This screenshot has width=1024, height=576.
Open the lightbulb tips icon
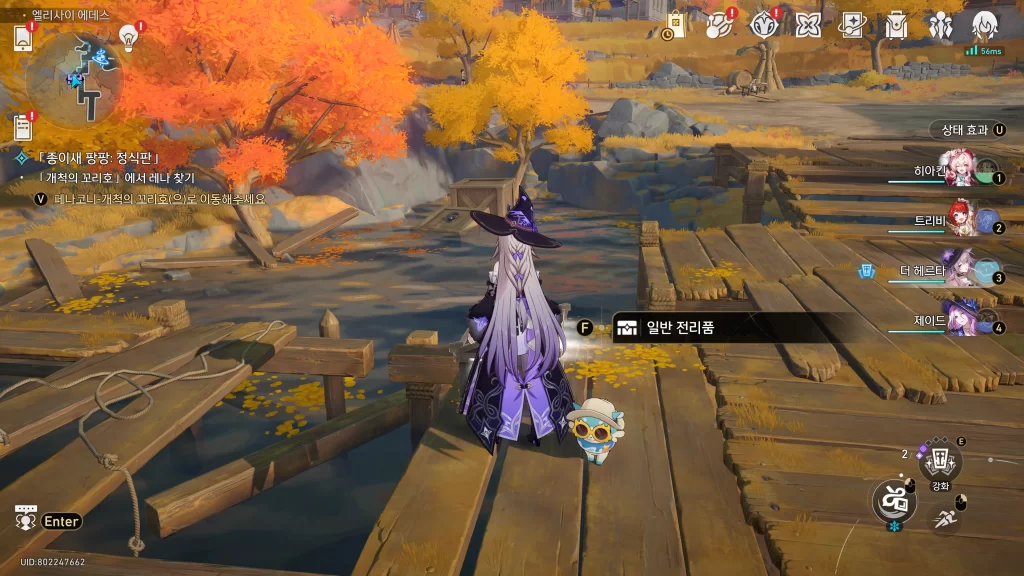click(x=128, y=36)
